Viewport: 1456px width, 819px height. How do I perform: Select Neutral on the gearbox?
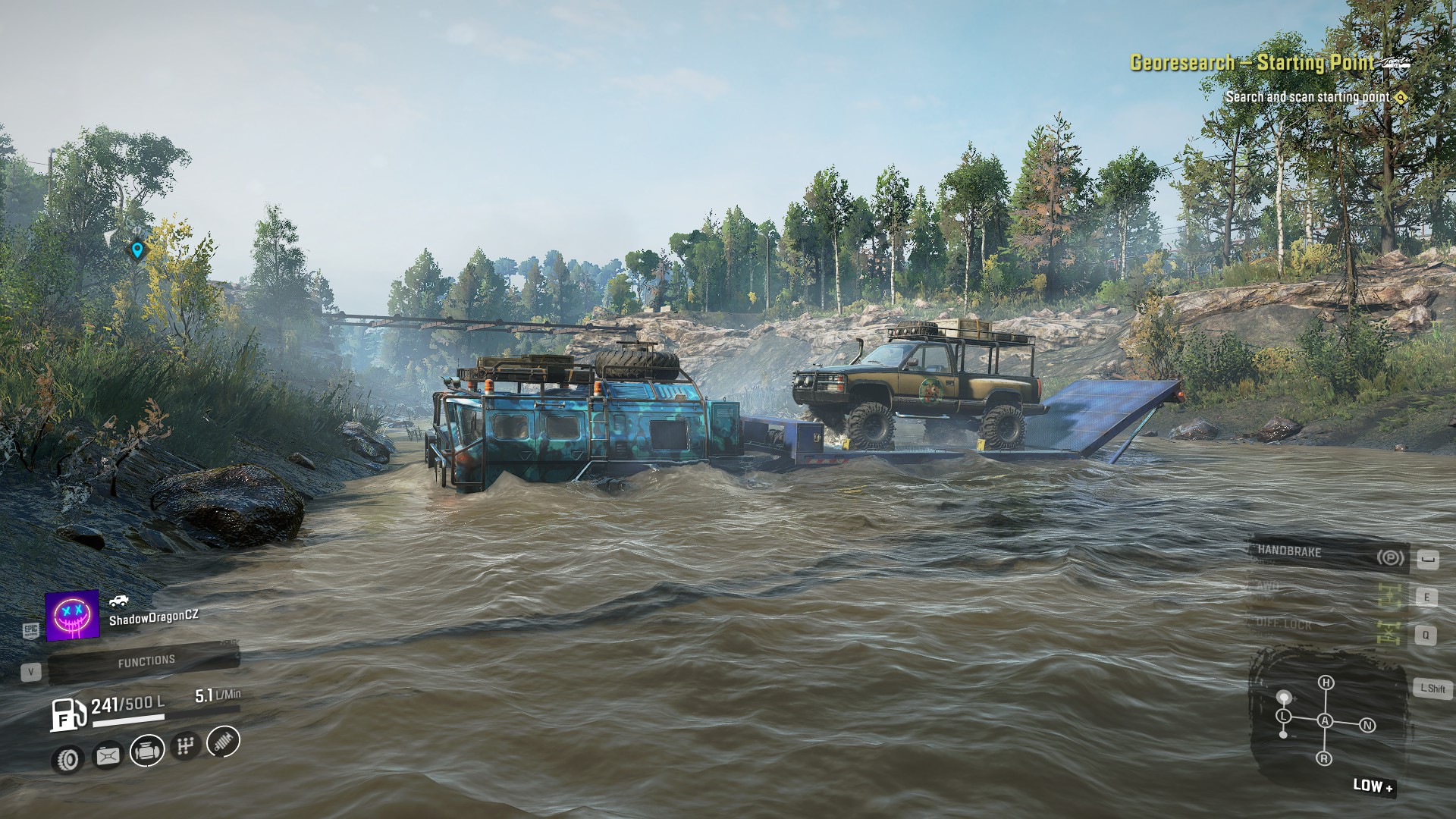[1367, 725]
